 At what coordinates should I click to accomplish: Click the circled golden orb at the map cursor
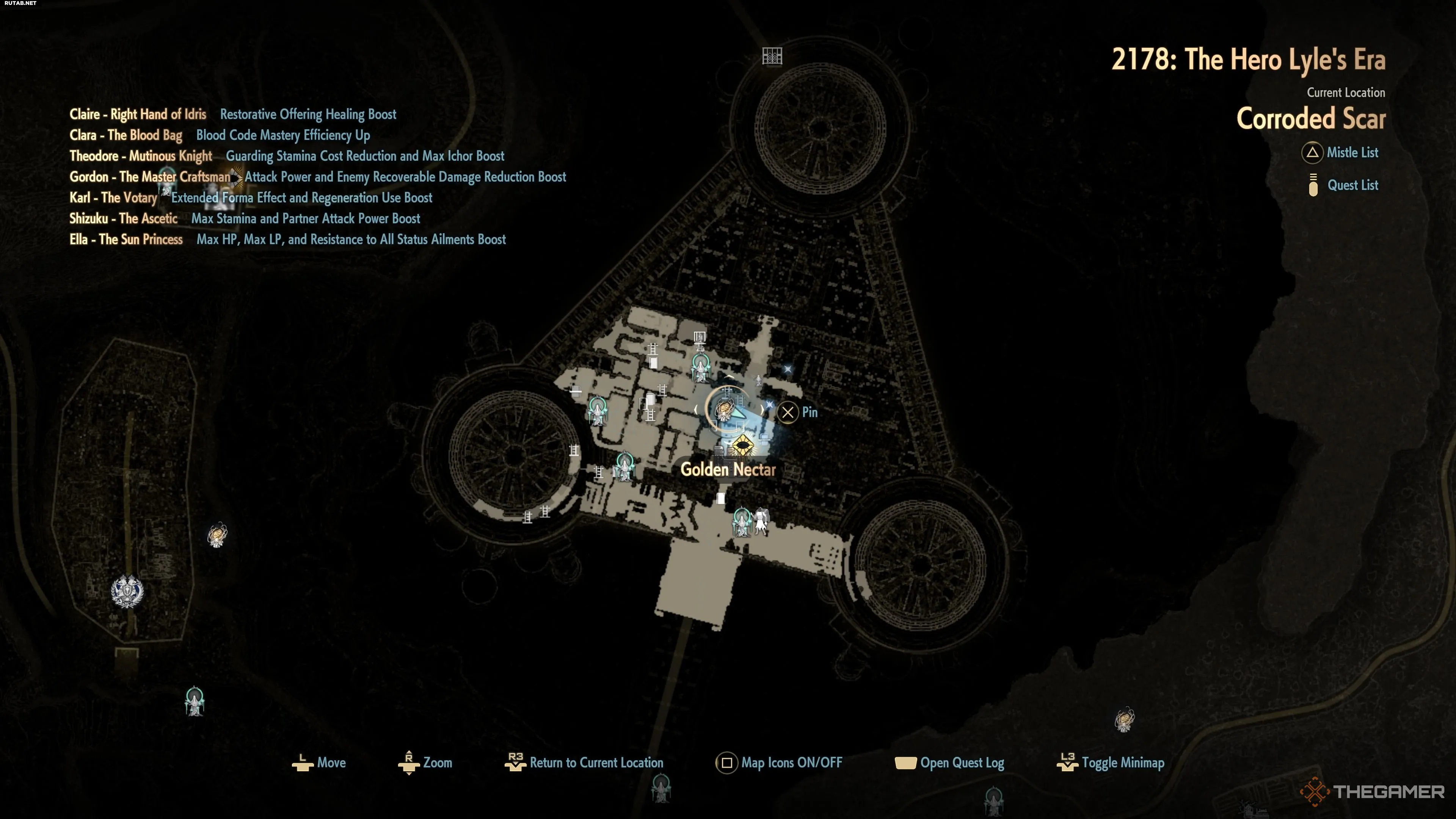point(725,409)
